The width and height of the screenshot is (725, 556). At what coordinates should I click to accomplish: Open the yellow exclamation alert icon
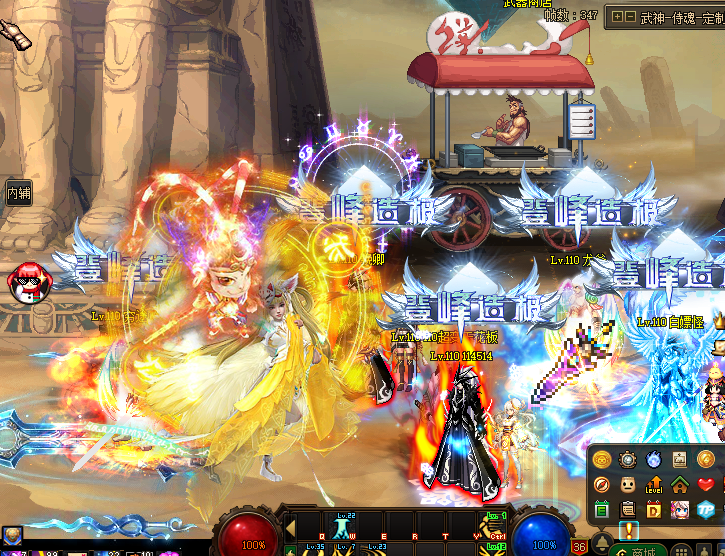point(628,530)
